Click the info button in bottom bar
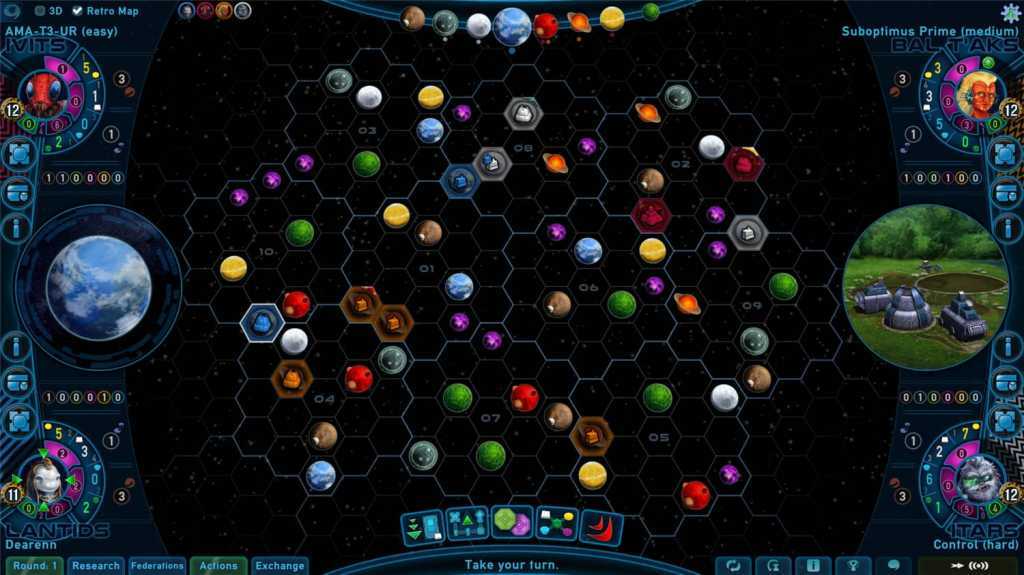 click(x=813, y=566)
